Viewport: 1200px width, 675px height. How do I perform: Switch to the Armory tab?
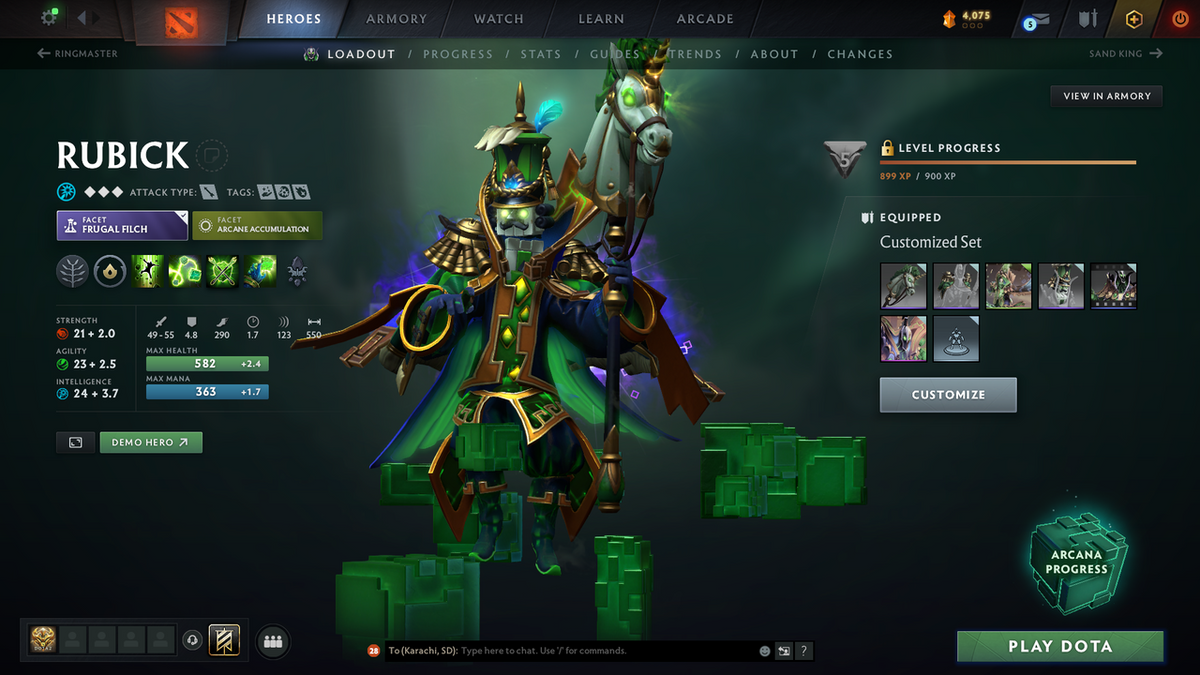point(396,19)
